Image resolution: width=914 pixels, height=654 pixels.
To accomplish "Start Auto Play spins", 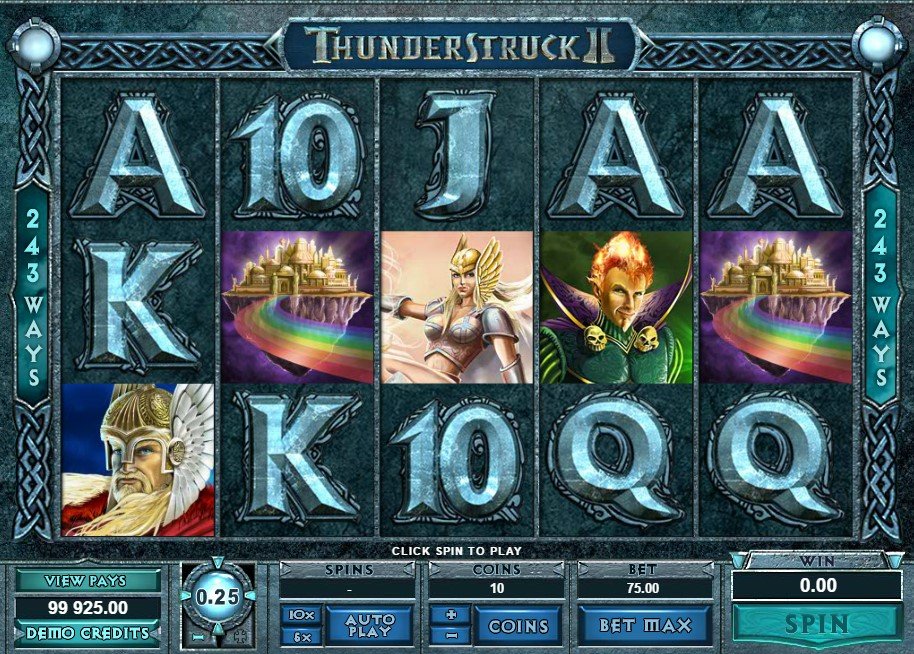I will (x=370, y=626).
